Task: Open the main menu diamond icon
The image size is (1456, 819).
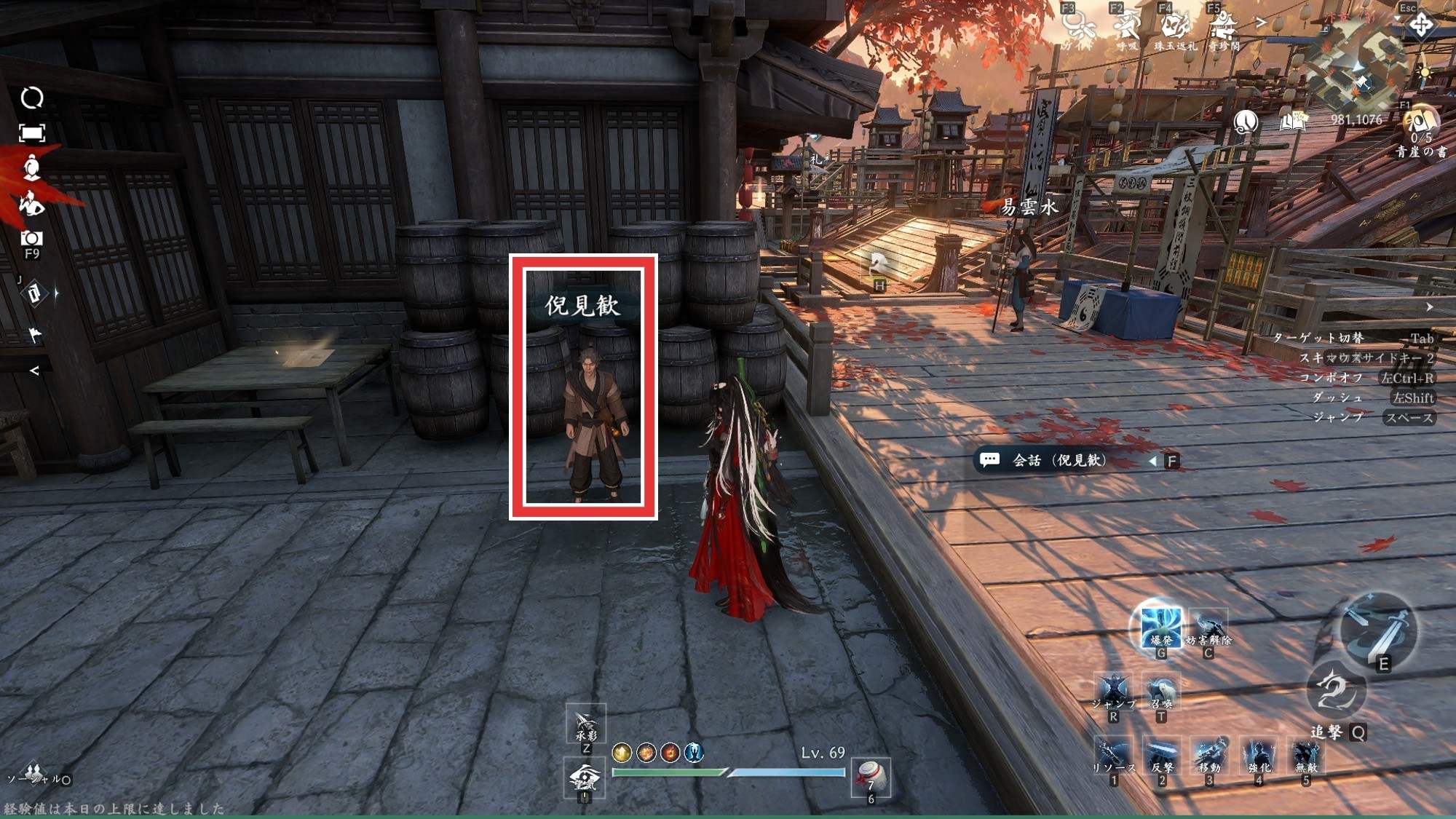Action: [x=1420, y=27]
